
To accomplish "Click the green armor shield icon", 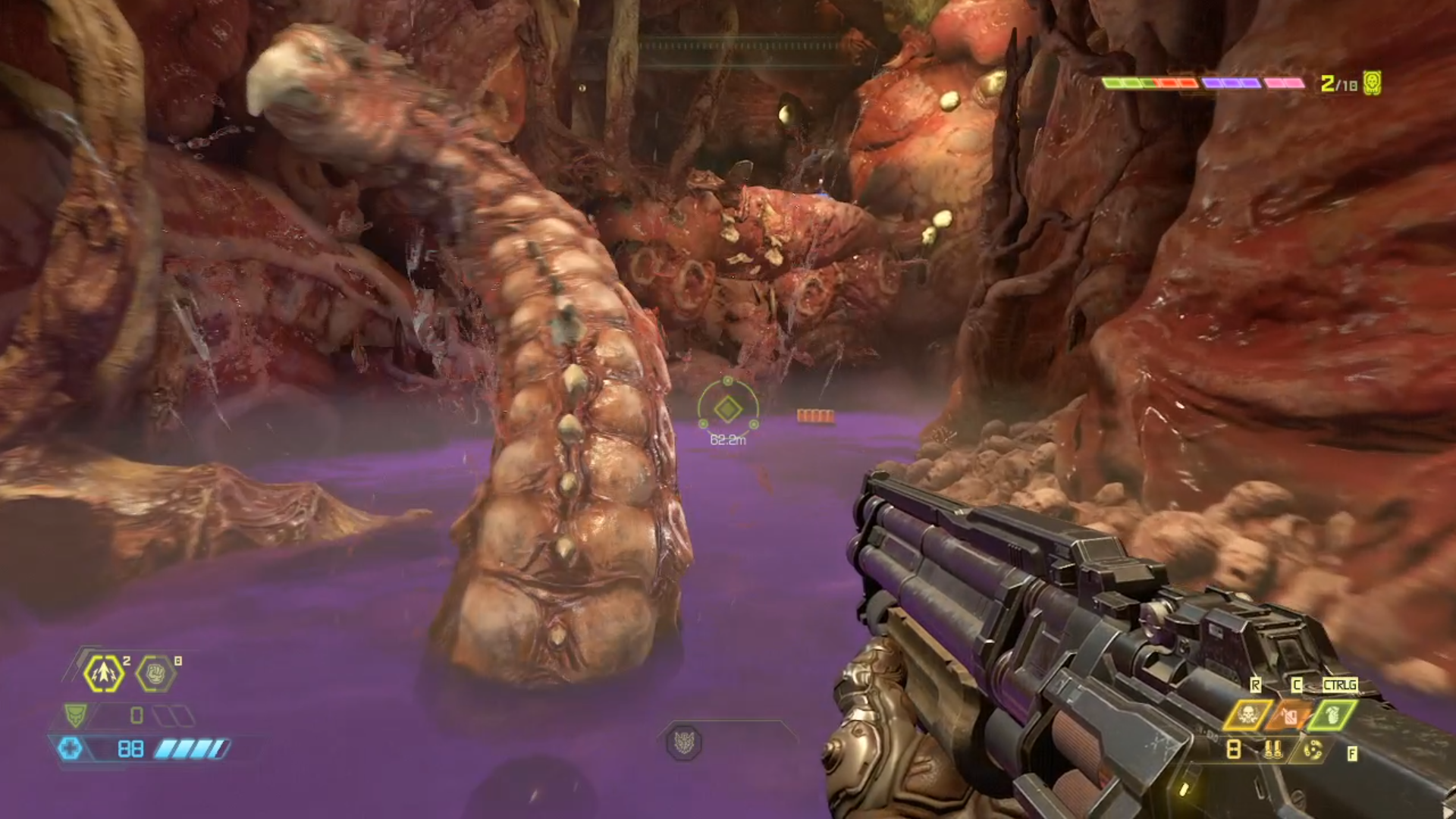I will pyautogui.click(x=75, y=715).
